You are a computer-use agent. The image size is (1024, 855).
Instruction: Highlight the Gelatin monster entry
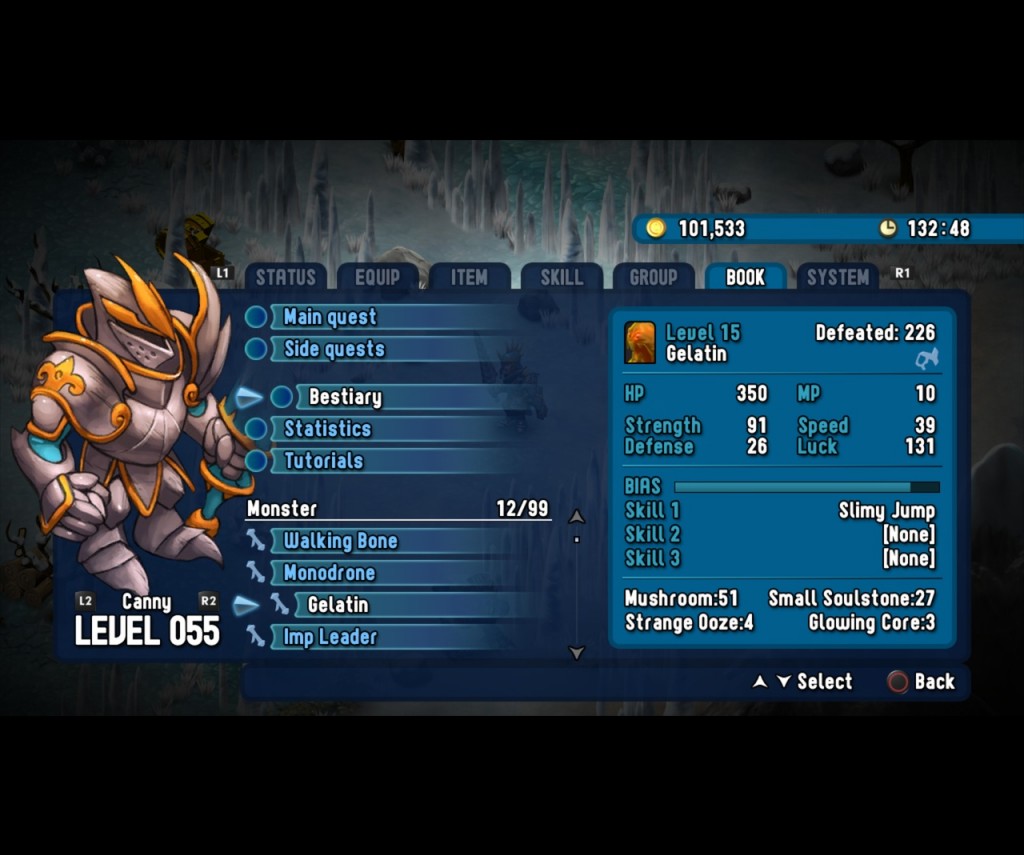(x=338, y=605)
